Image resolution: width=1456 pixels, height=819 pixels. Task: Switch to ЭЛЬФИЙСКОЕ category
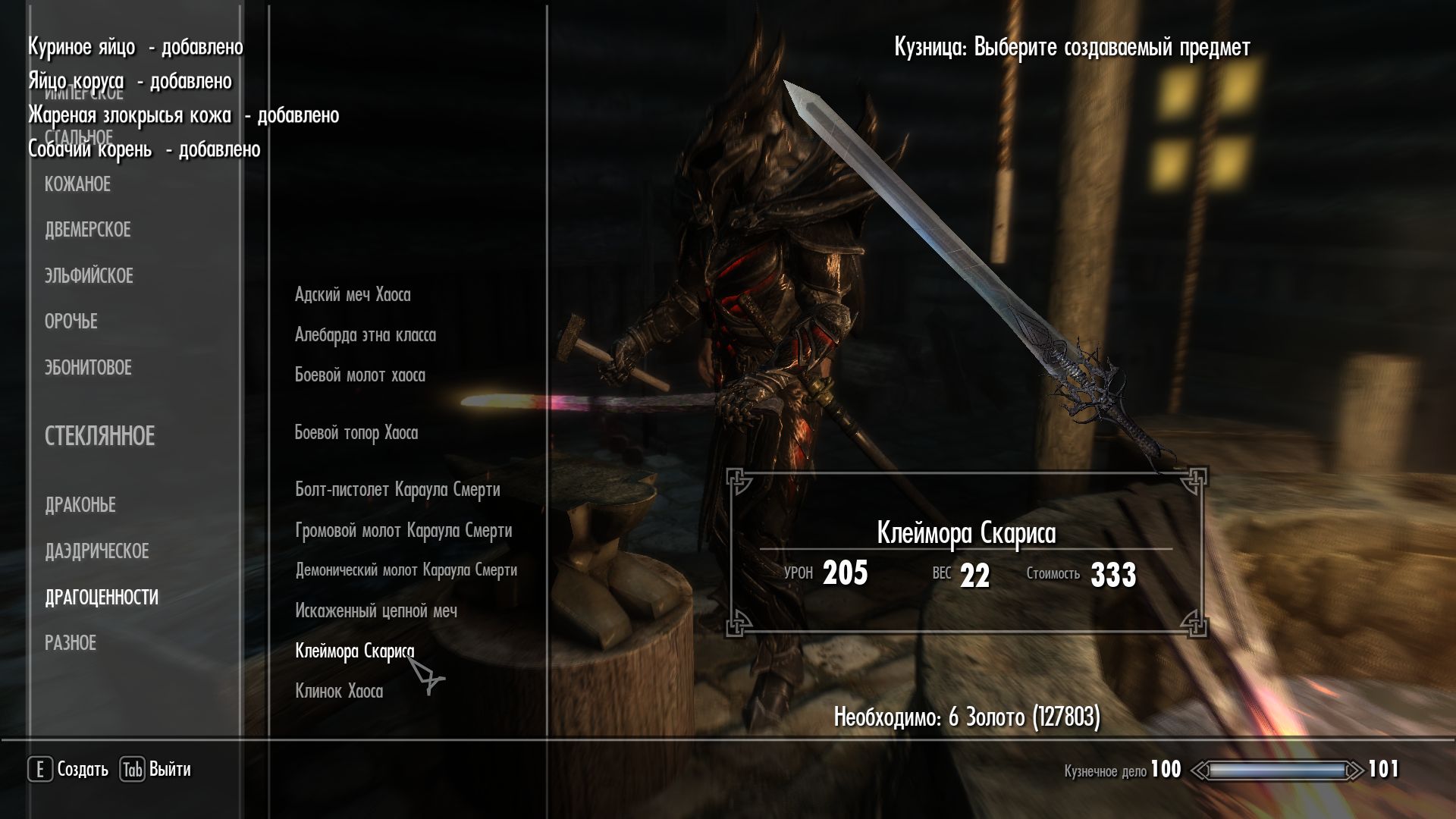click(89, 276)
